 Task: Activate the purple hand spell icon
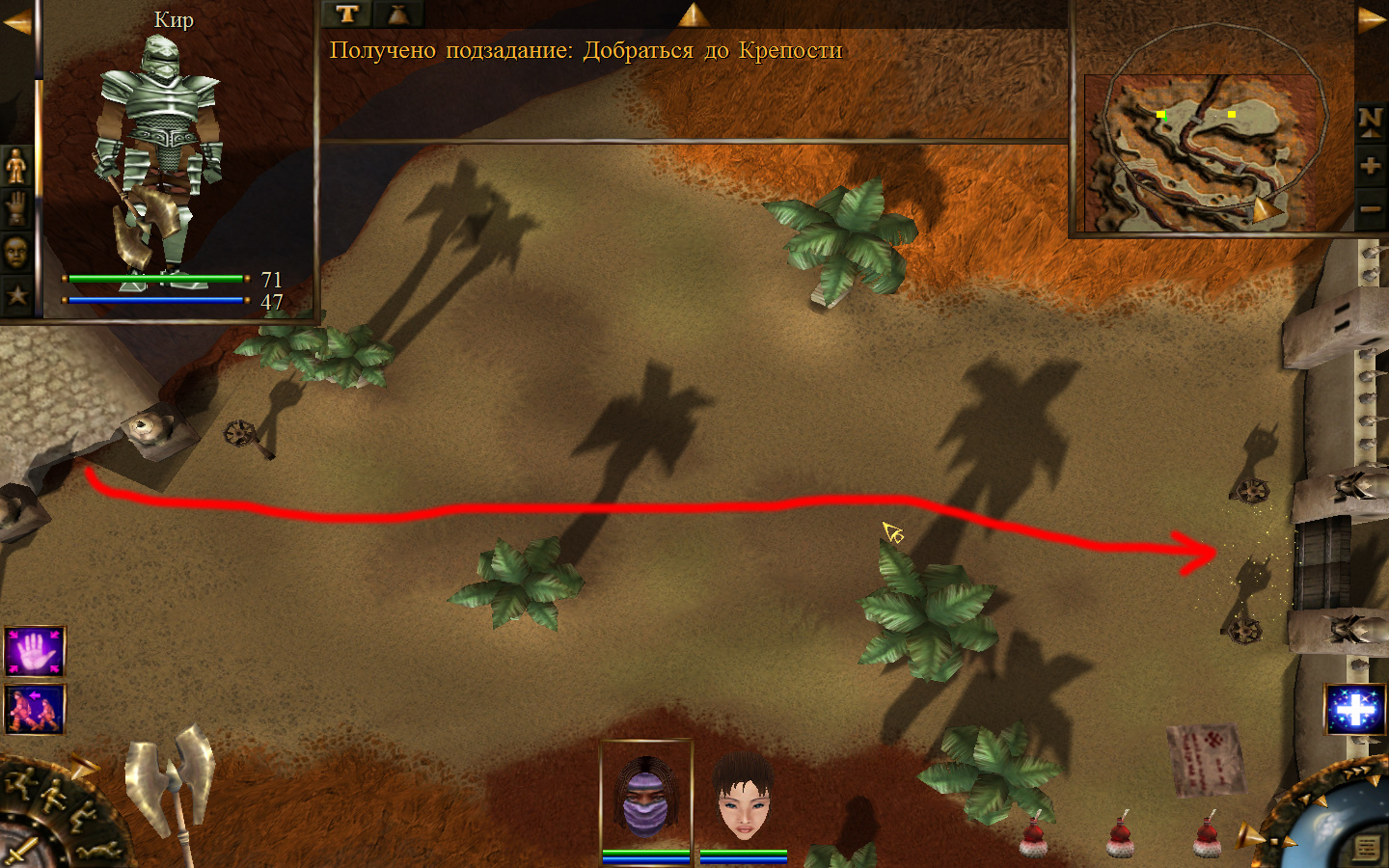pyautogui.click(x=35, y=652)
